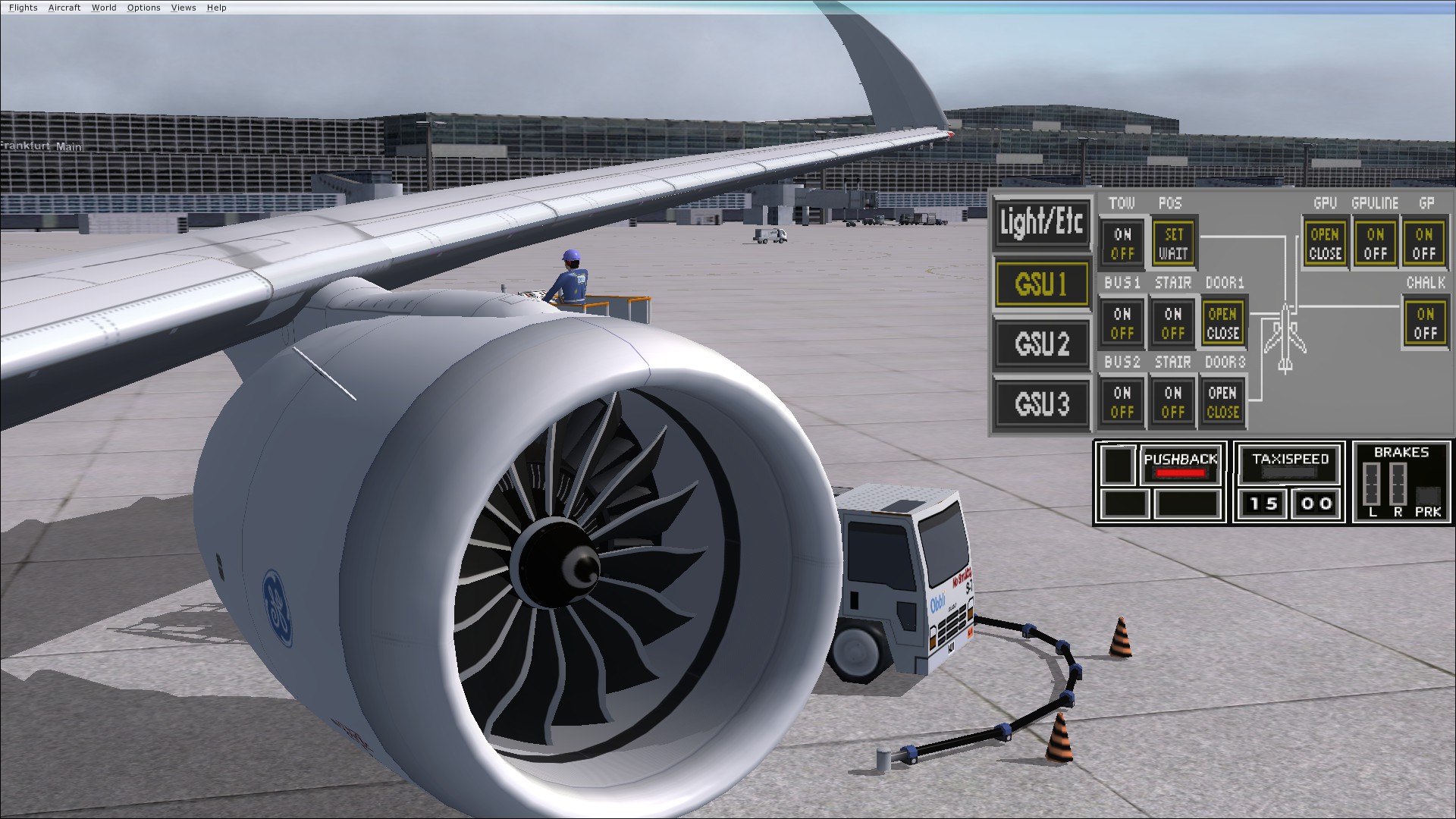Turn on the GPULINE

(1375, 235)
